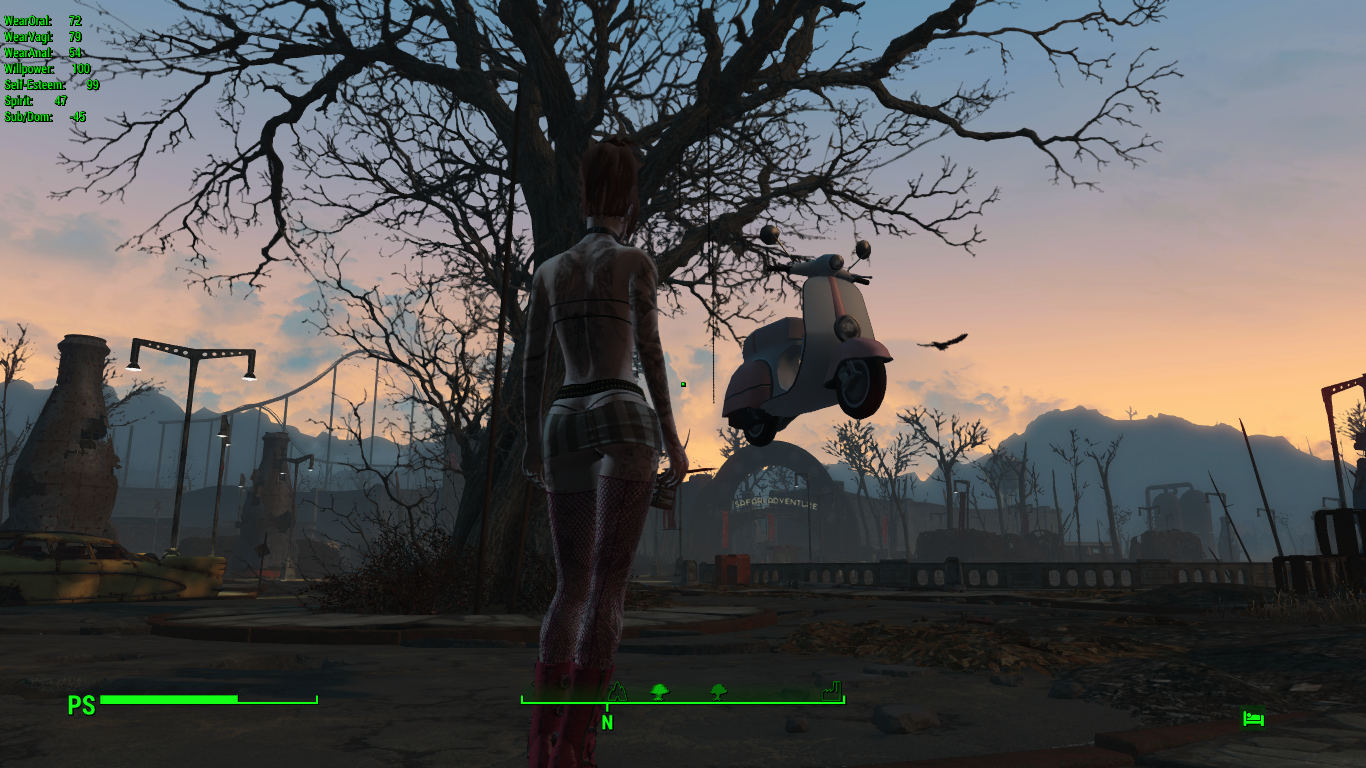Select the first tree marker on the compass
The image size is (1366, 768).
tap(659, 691)
